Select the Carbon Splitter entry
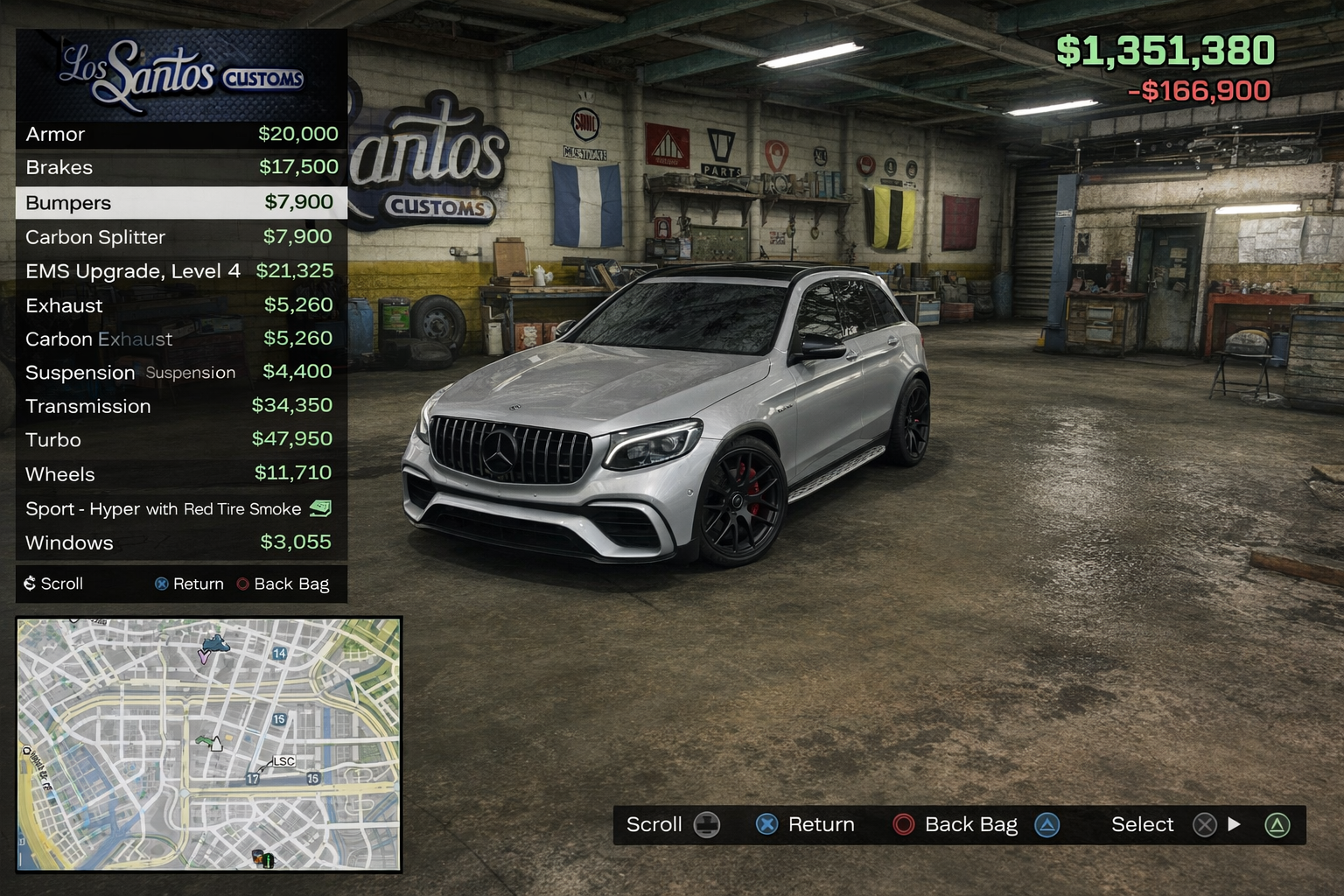Screen dimensions: 1344x896 181,237
